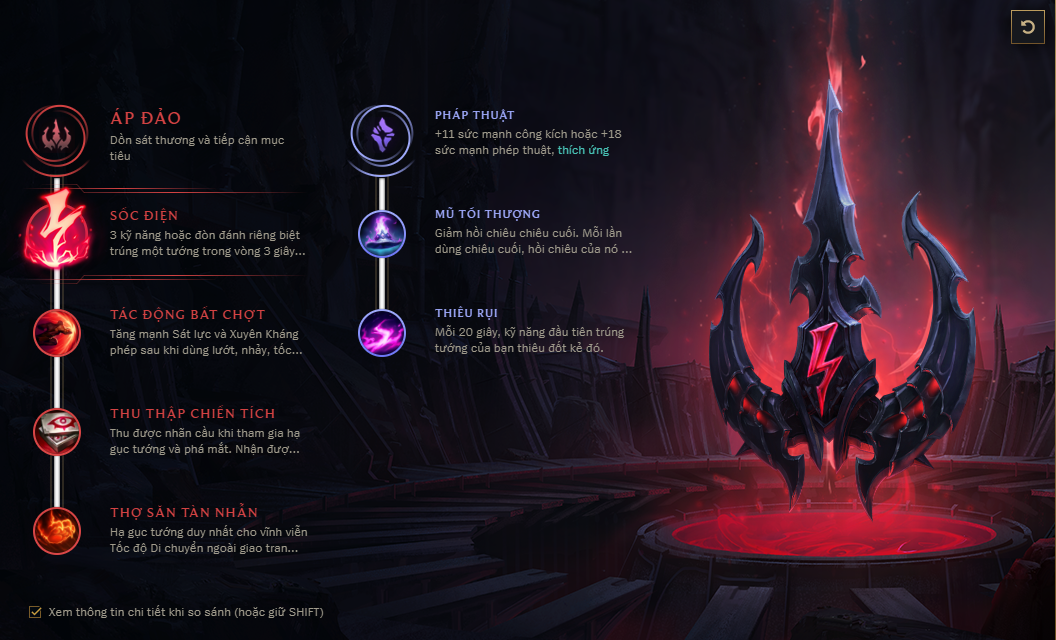This screenshot has height=640, width=1056.
Task: Open the Pháp Thuật secondary rune tree
Action: tap(382, 133)
